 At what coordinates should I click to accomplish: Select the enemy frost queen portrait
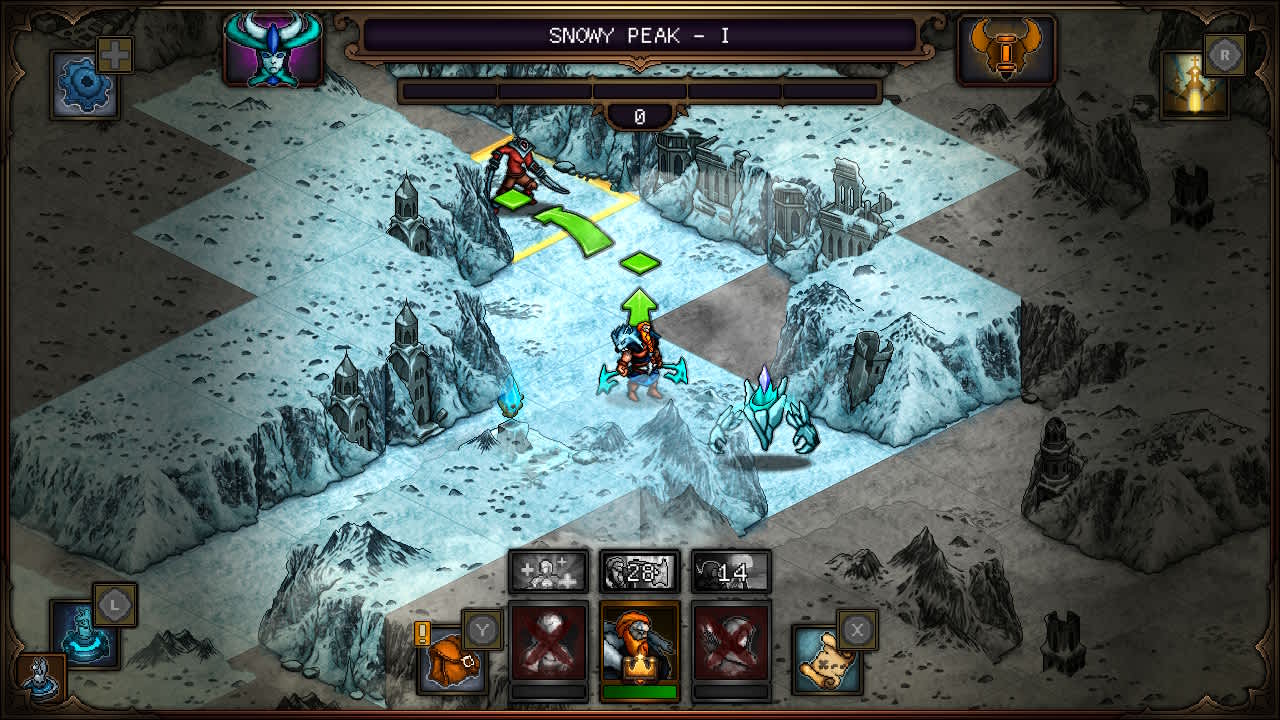coord(272,48)
